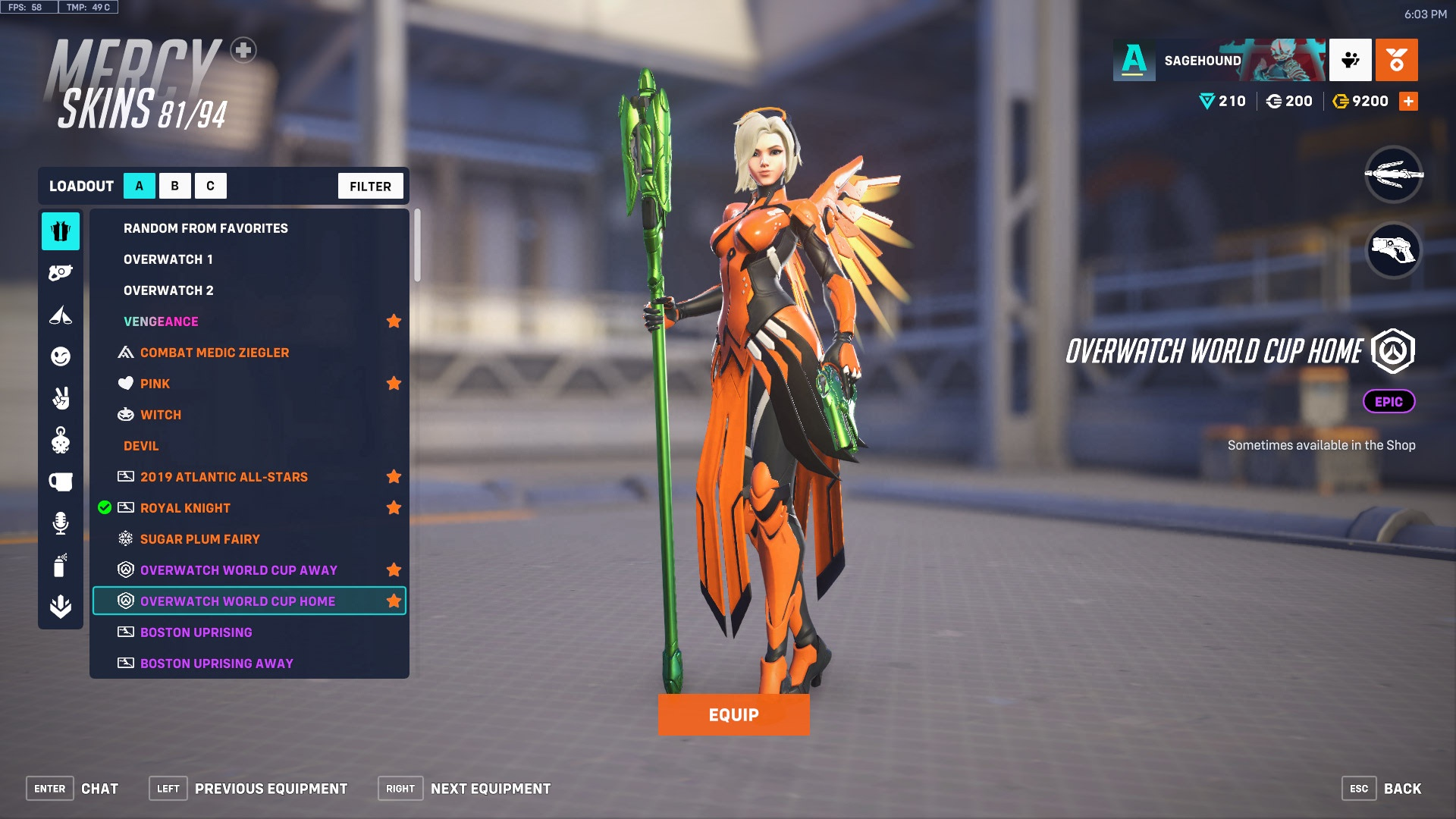Open the FILTER options

370,185
